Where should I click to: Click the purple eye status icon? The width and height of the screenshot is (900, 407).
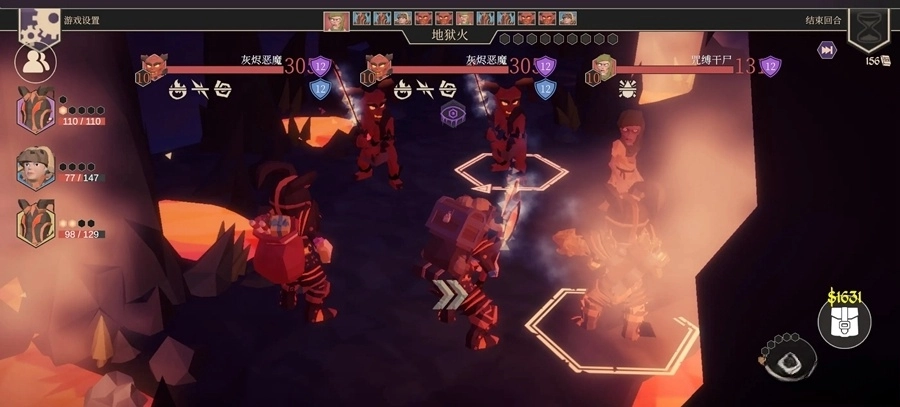pos(454,113)
